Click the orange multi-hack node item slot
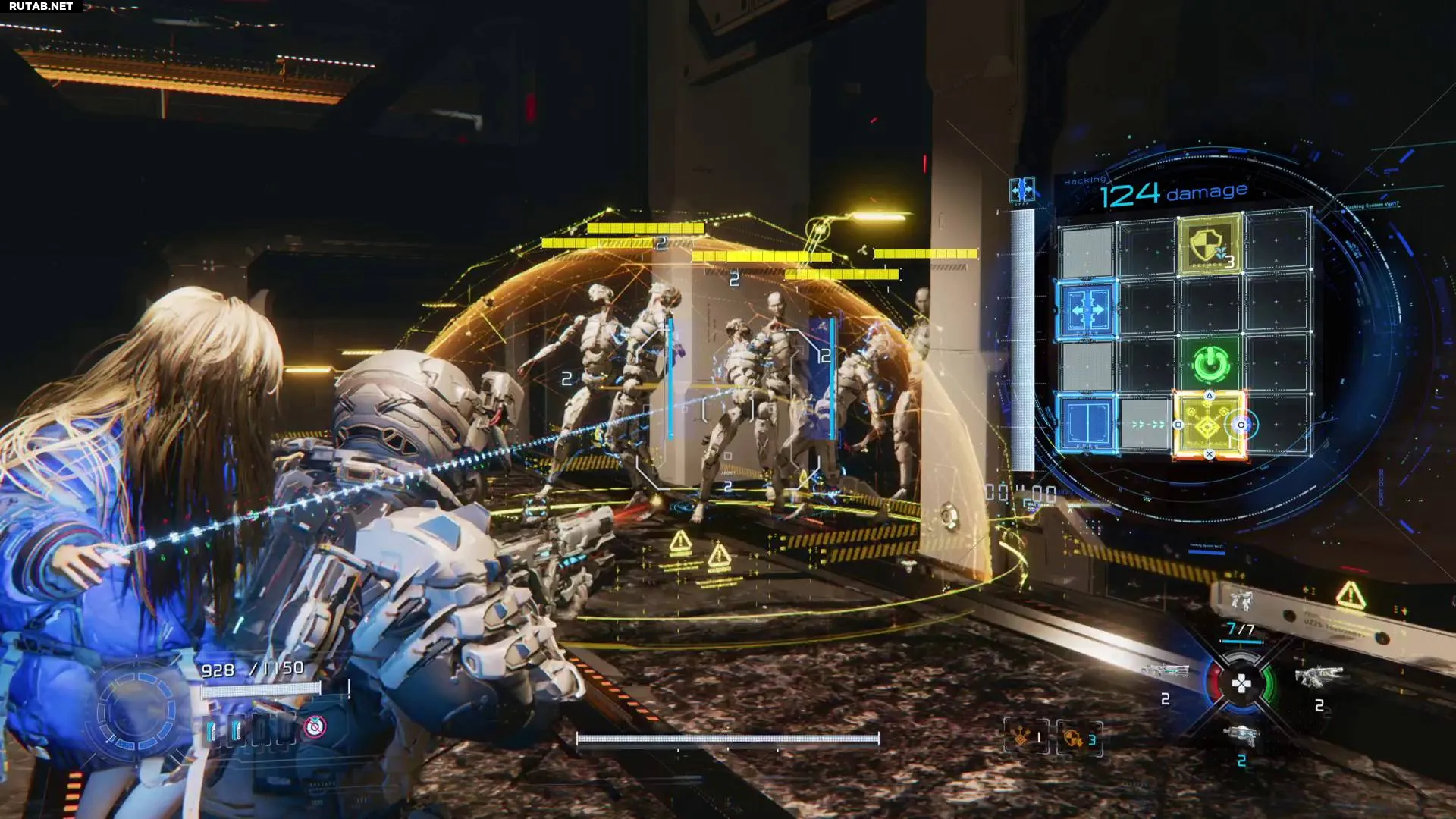Image resolution: width=1456 pixels, height=819 pixels. 1026,737
